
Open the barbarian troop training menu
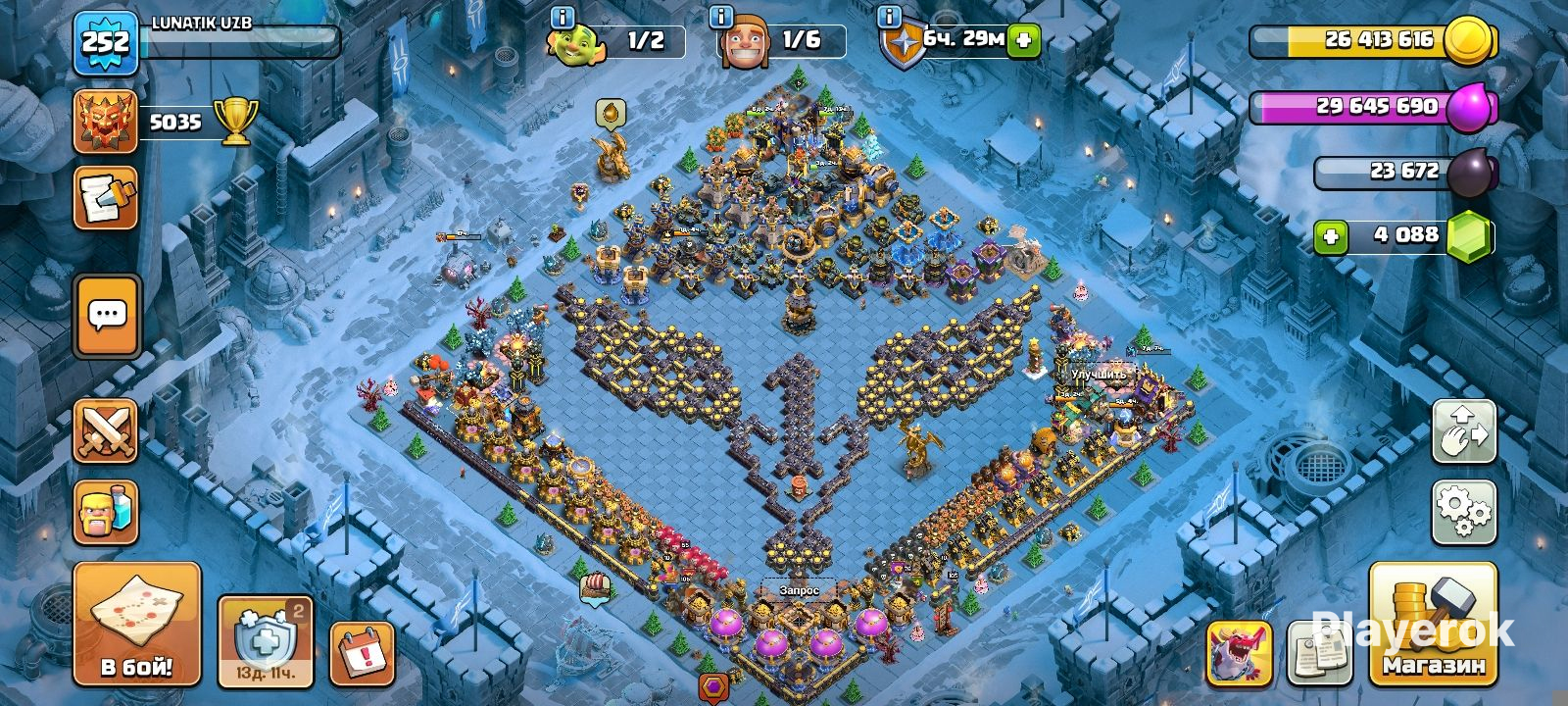(106, 512)
